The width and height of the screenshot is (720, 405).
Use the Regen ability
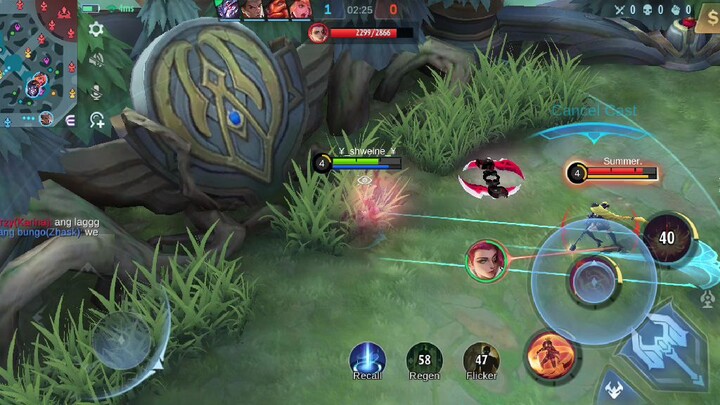[x=424, y=359]
